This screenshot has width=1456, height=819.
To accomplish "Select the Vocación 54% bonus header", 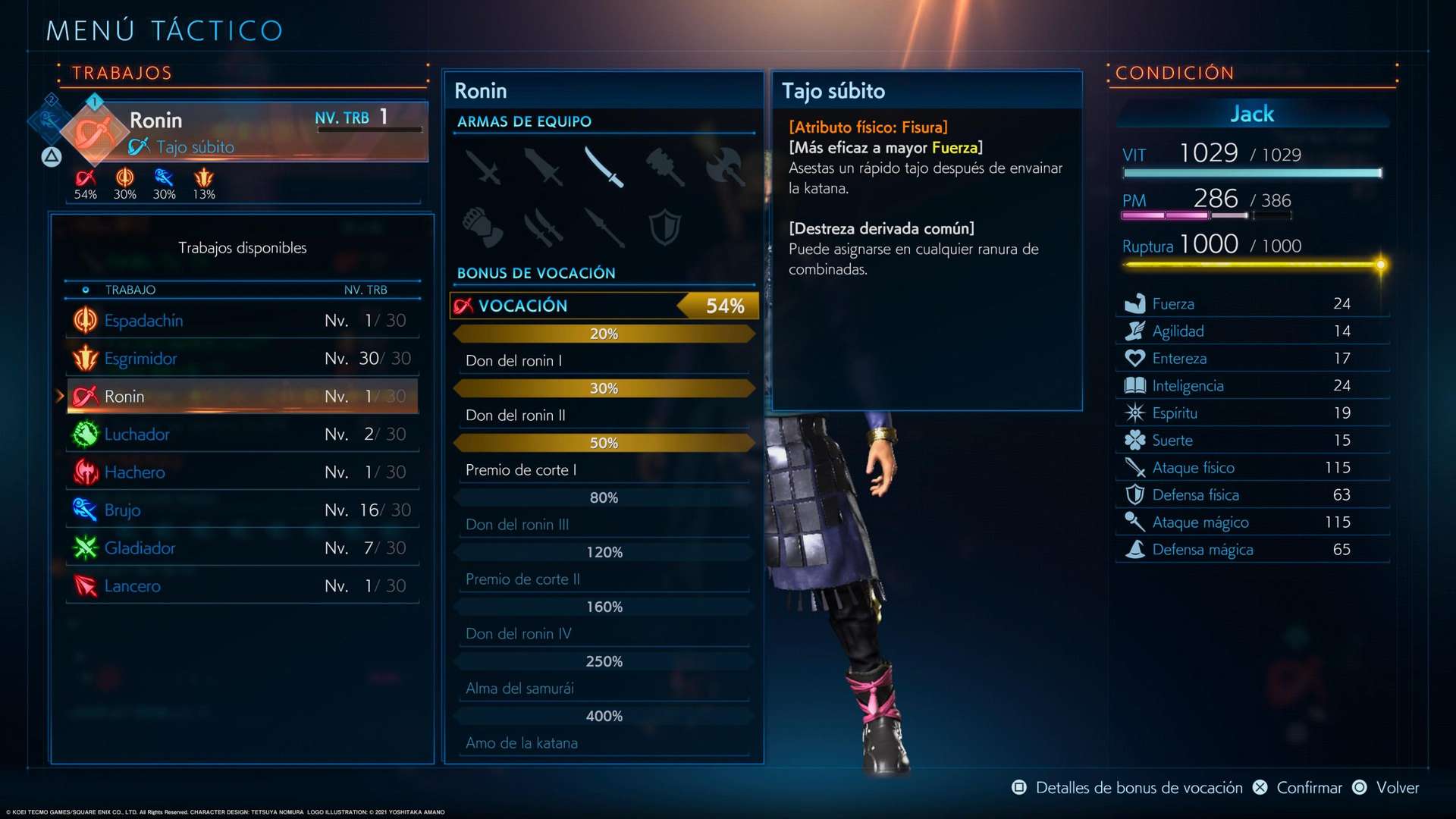I will coord(604,306).
